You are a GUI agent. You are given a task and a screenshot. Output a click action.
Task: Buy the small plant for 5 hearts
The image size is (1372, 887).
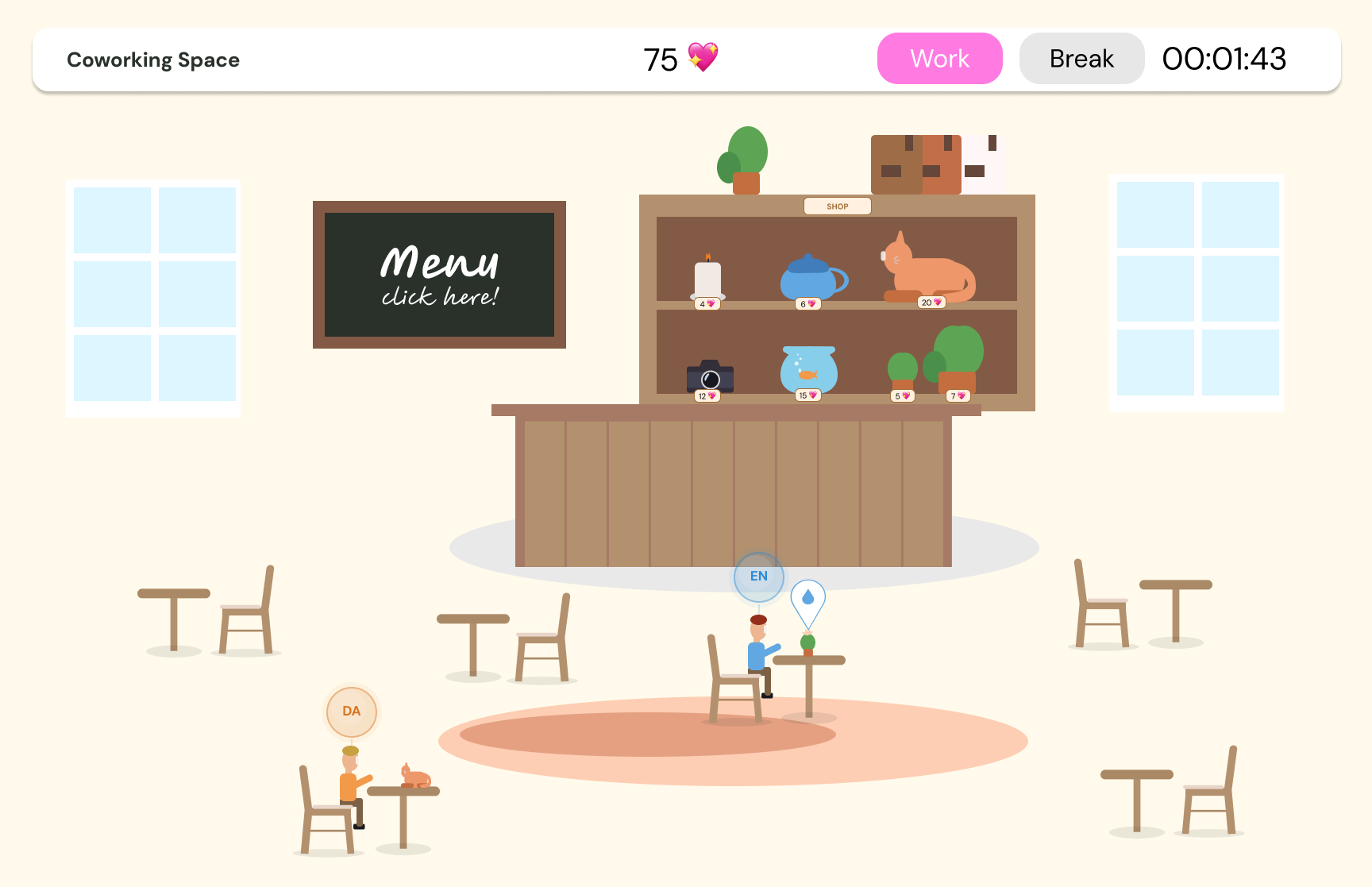pyautogui.click(x=902, y=372)
